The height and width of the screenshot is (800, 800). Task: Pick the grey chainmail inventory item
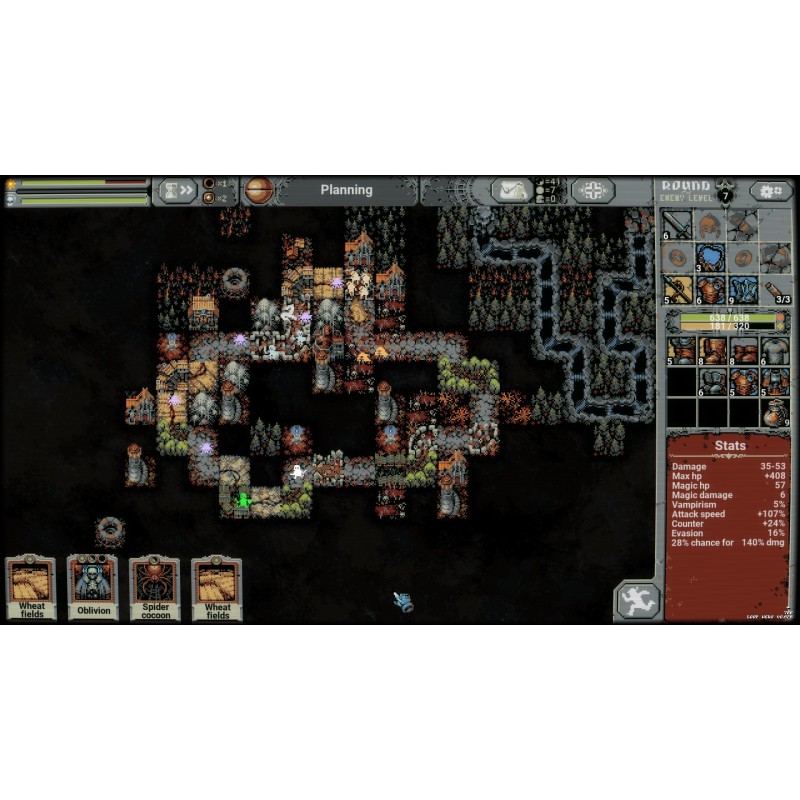click(x=775, y=351)
